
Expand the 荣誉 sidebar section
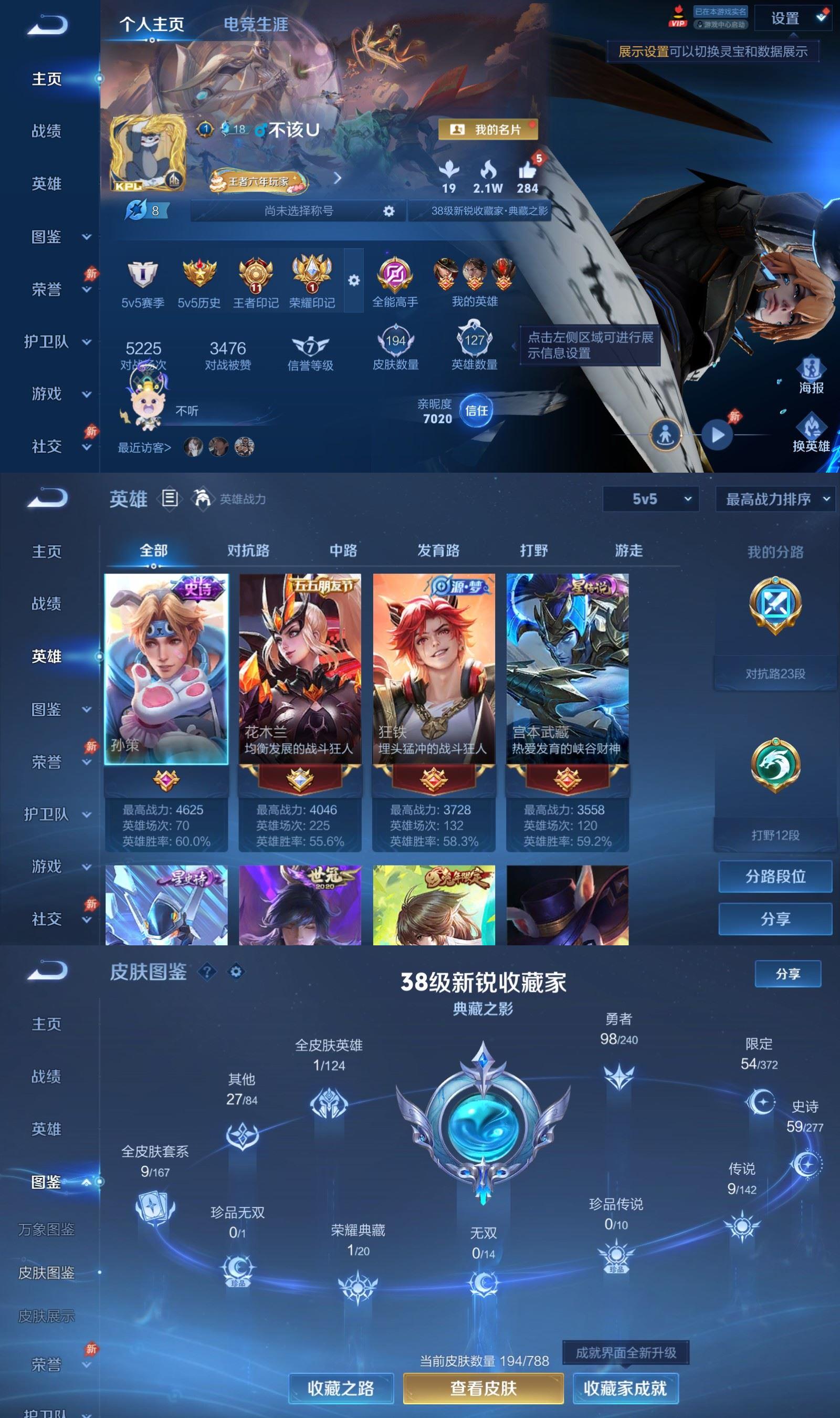point(48,290)
